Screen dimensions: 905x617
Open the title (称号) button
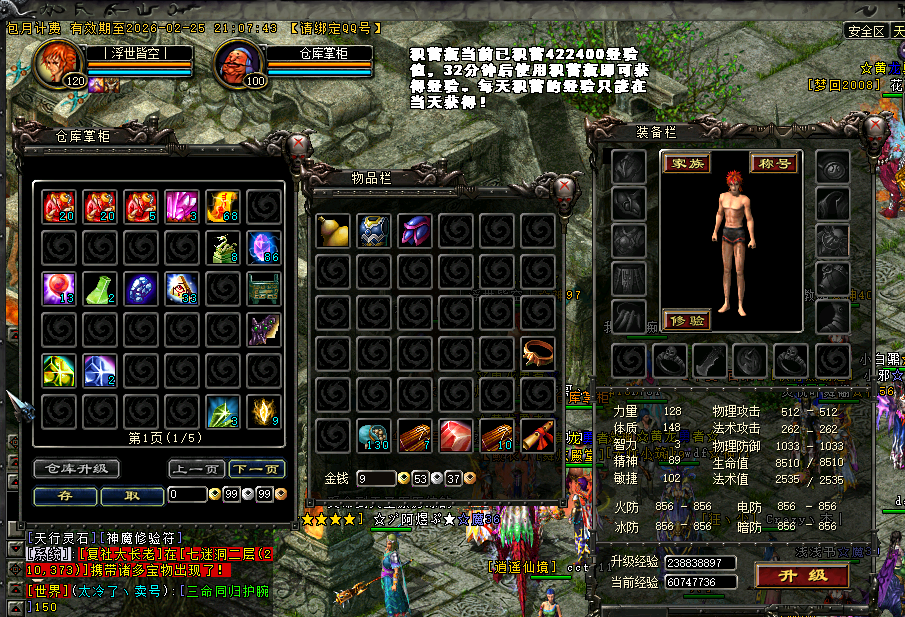click(774, 163)
